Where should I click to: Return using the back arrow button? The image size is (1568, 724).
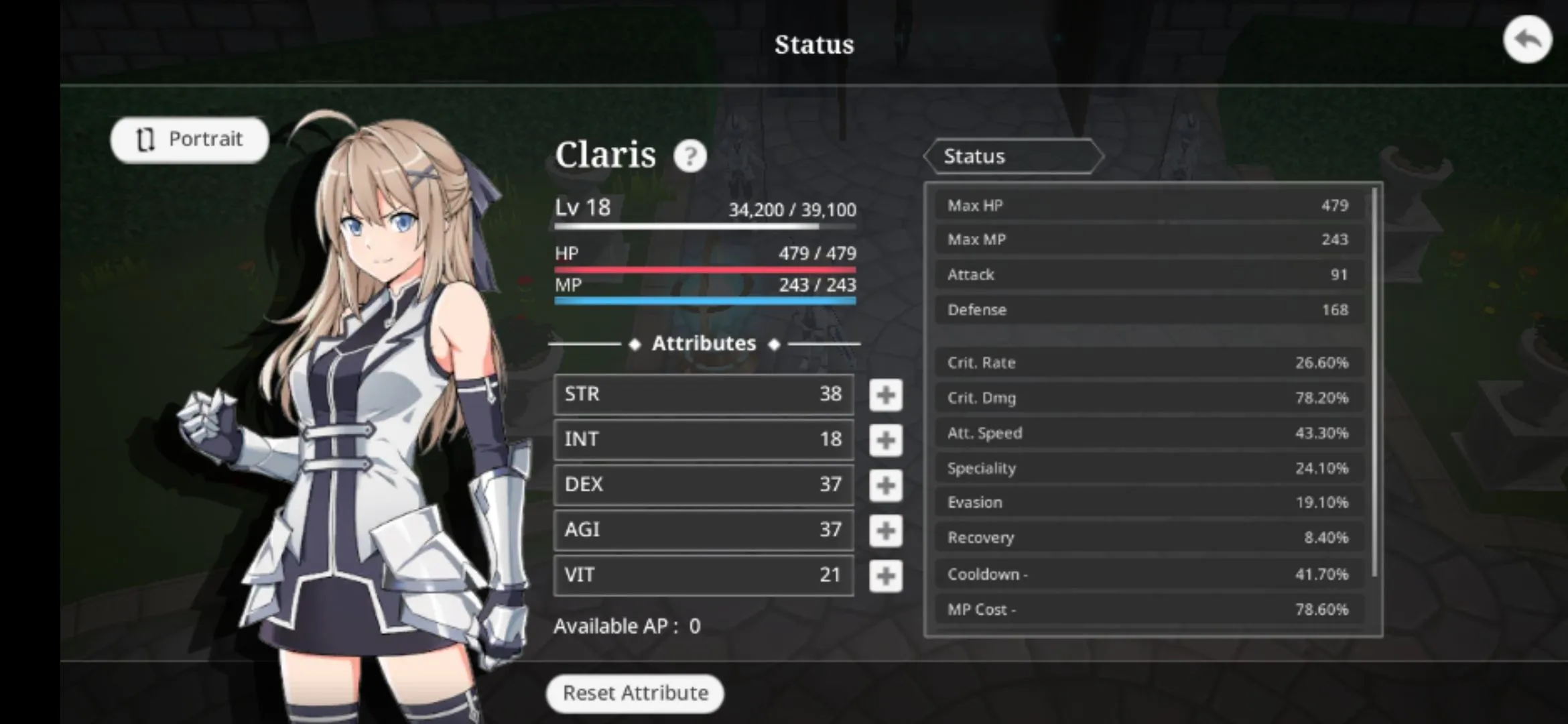point(1527,40)
